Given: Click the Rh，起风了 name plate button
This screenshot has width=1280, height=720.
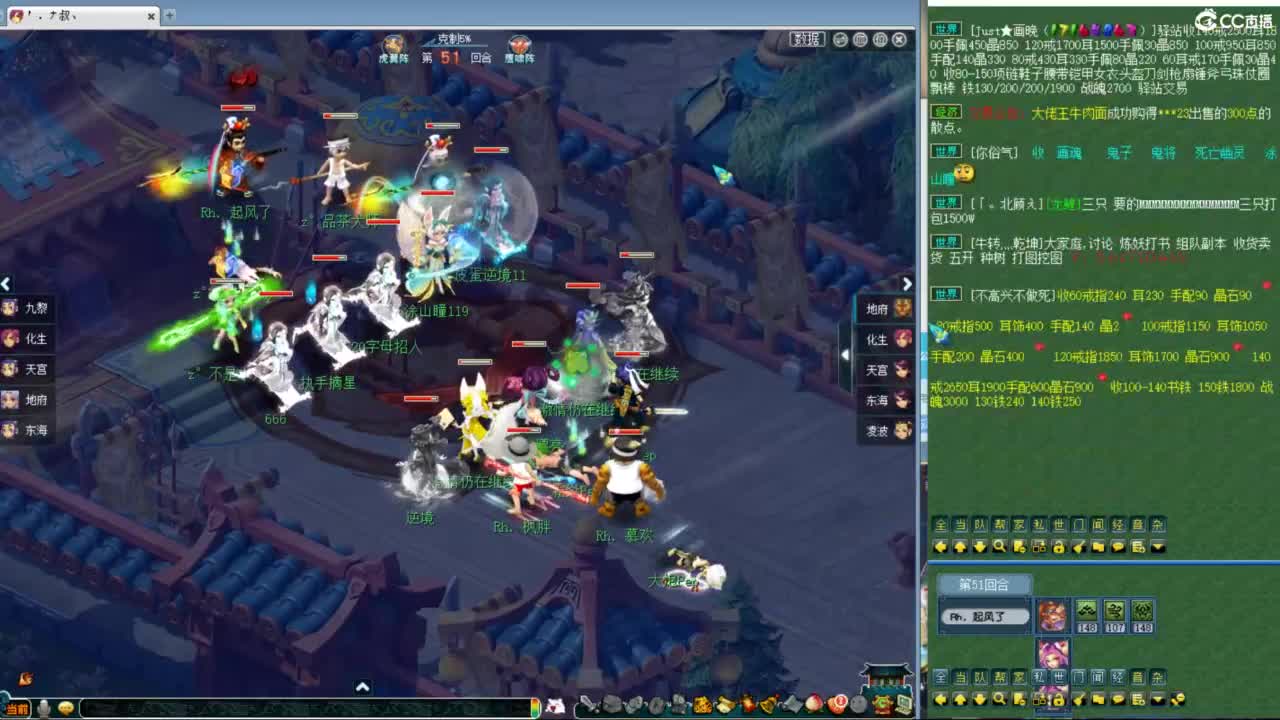Looking at the screenshot, I should pos(984,617).
